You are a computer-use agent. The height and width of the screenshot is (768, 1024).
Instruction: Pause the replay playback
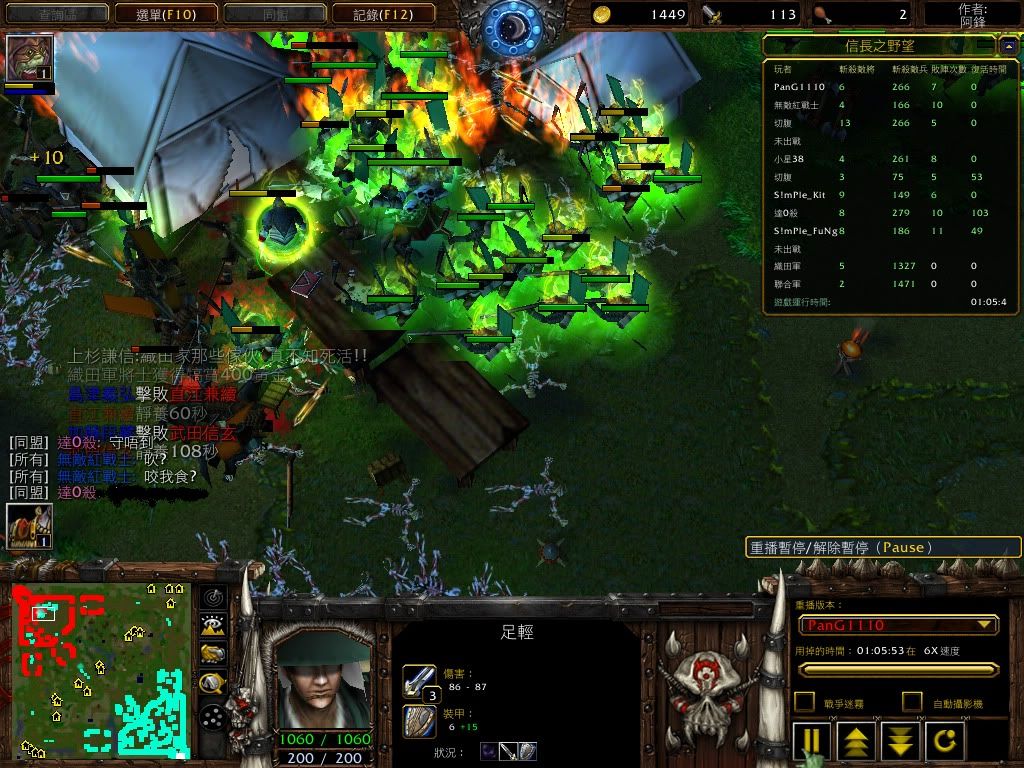(x=812, y=741)
